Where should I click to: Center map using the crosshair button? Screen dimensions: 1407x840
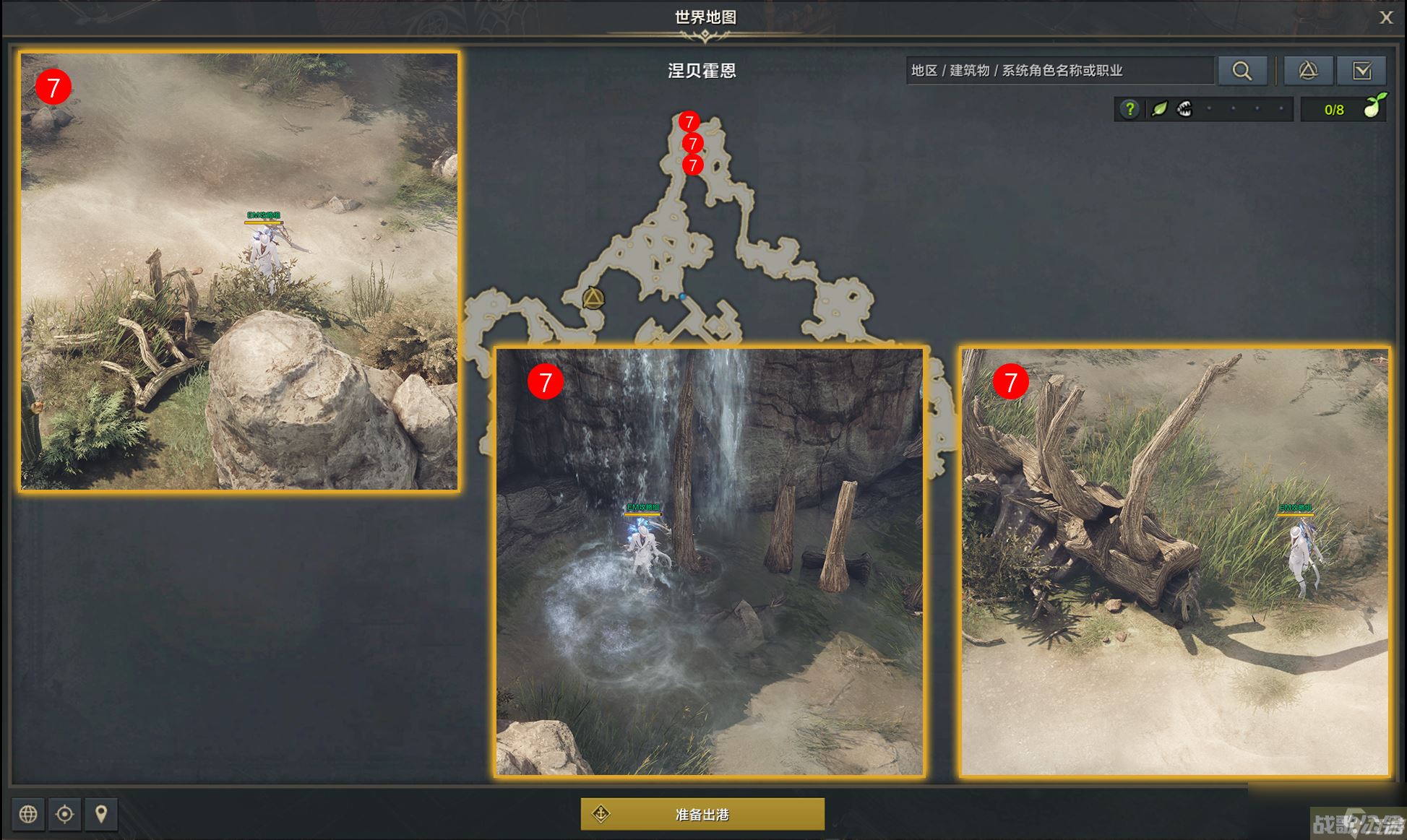click(x=64, y=814)
